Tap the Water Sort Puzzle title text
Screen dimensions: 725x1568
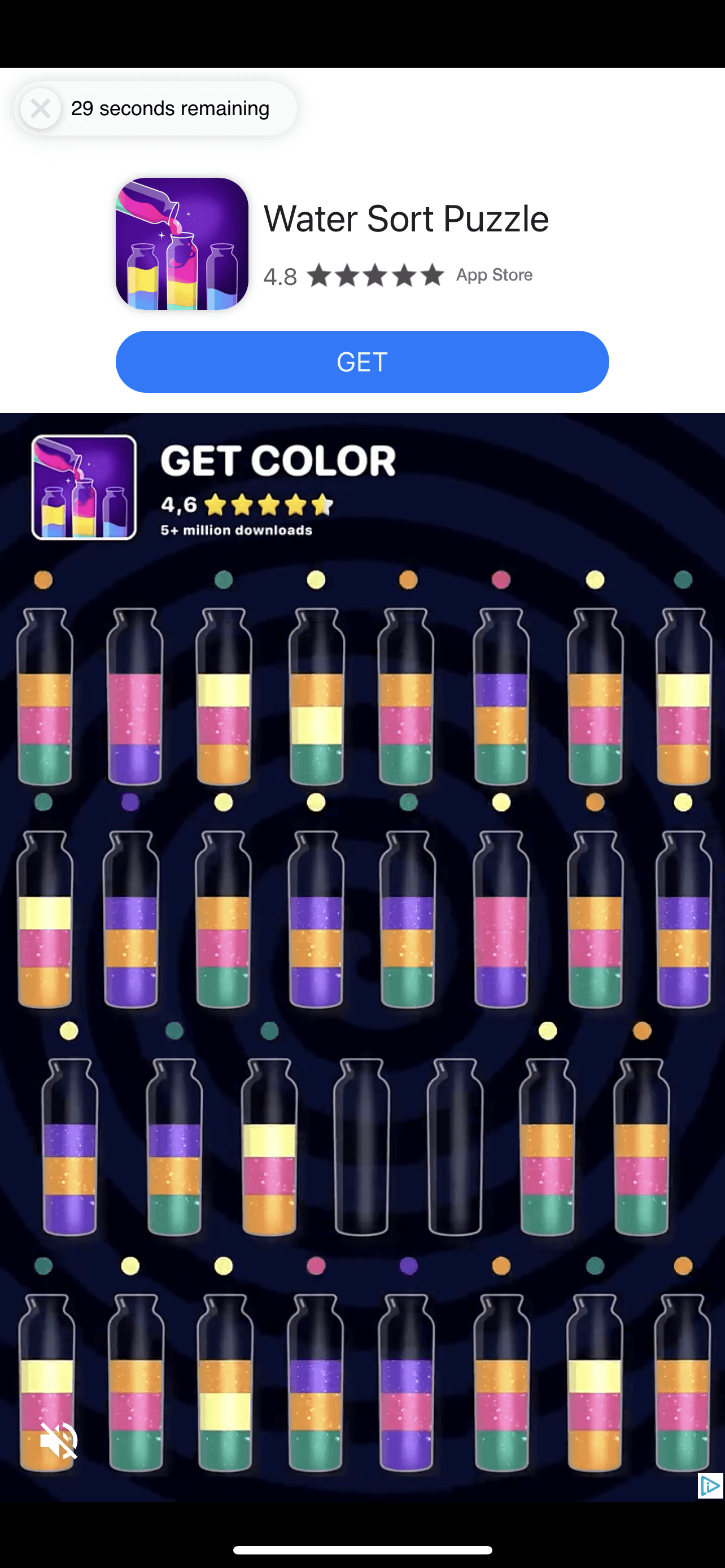[x=407, y=218]
